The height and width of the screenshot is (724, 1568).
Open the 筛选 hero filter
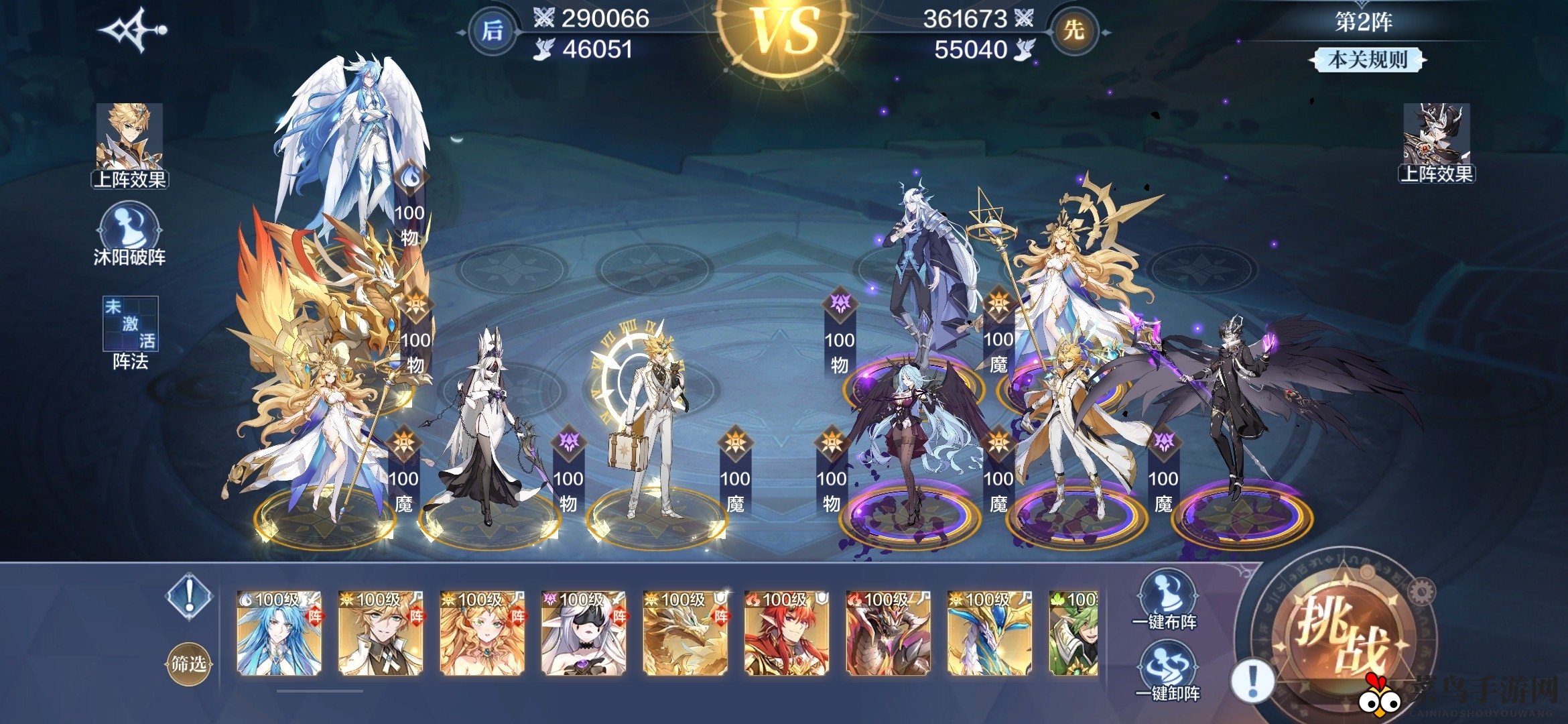click(x=188, y=664)
